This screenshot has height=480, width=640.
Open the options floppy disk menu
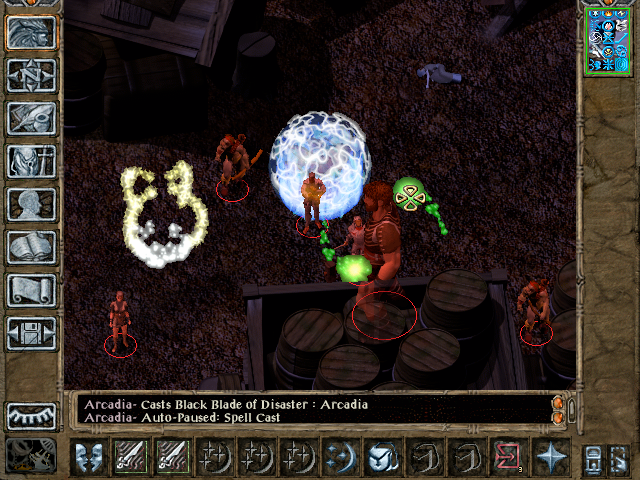click(x=32, y=333)
